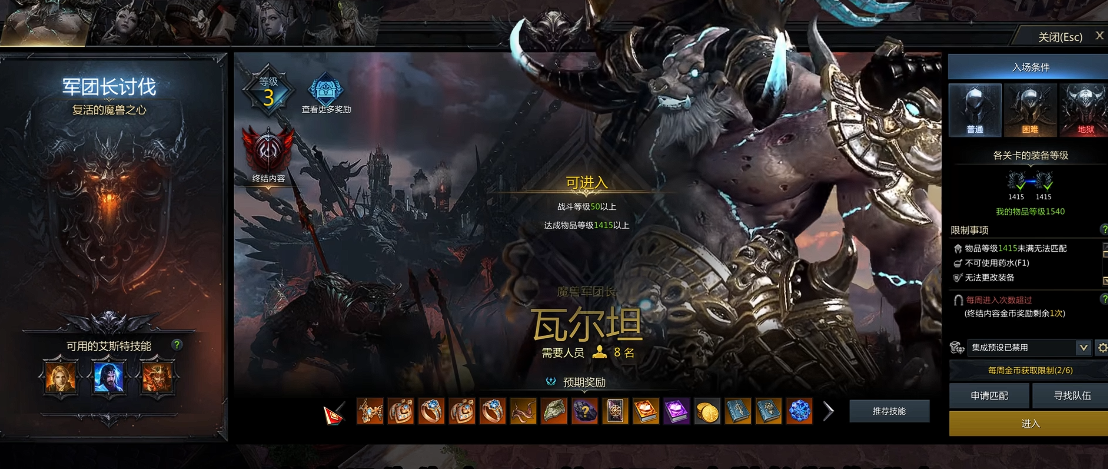Screen dimensions: 1108x469
Task: Open the 推荐技能 recommended skills button
Action: coord(889,411)
